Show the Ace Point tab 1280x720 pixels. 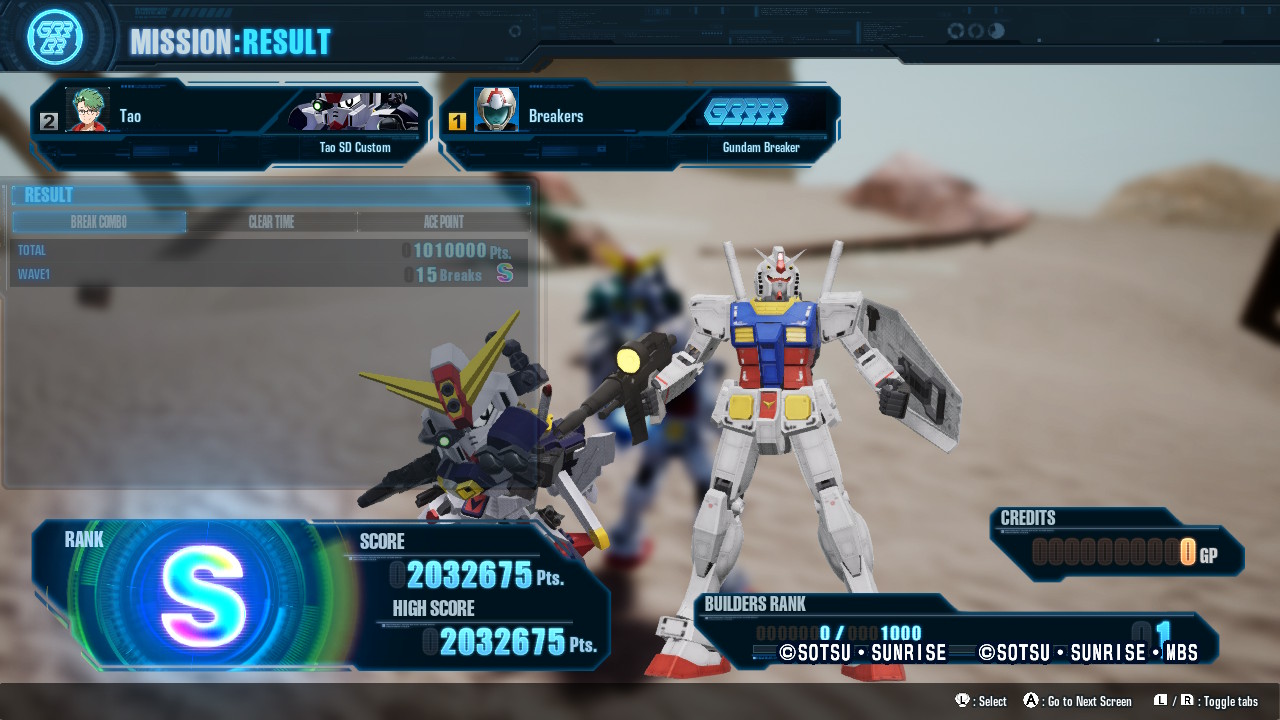point(443,222)
